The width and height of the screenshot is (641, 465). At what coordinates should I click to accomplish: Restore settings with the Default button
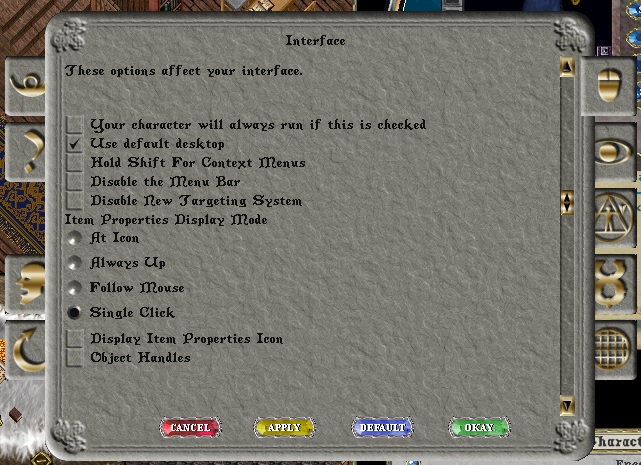[x=382, y=428]
